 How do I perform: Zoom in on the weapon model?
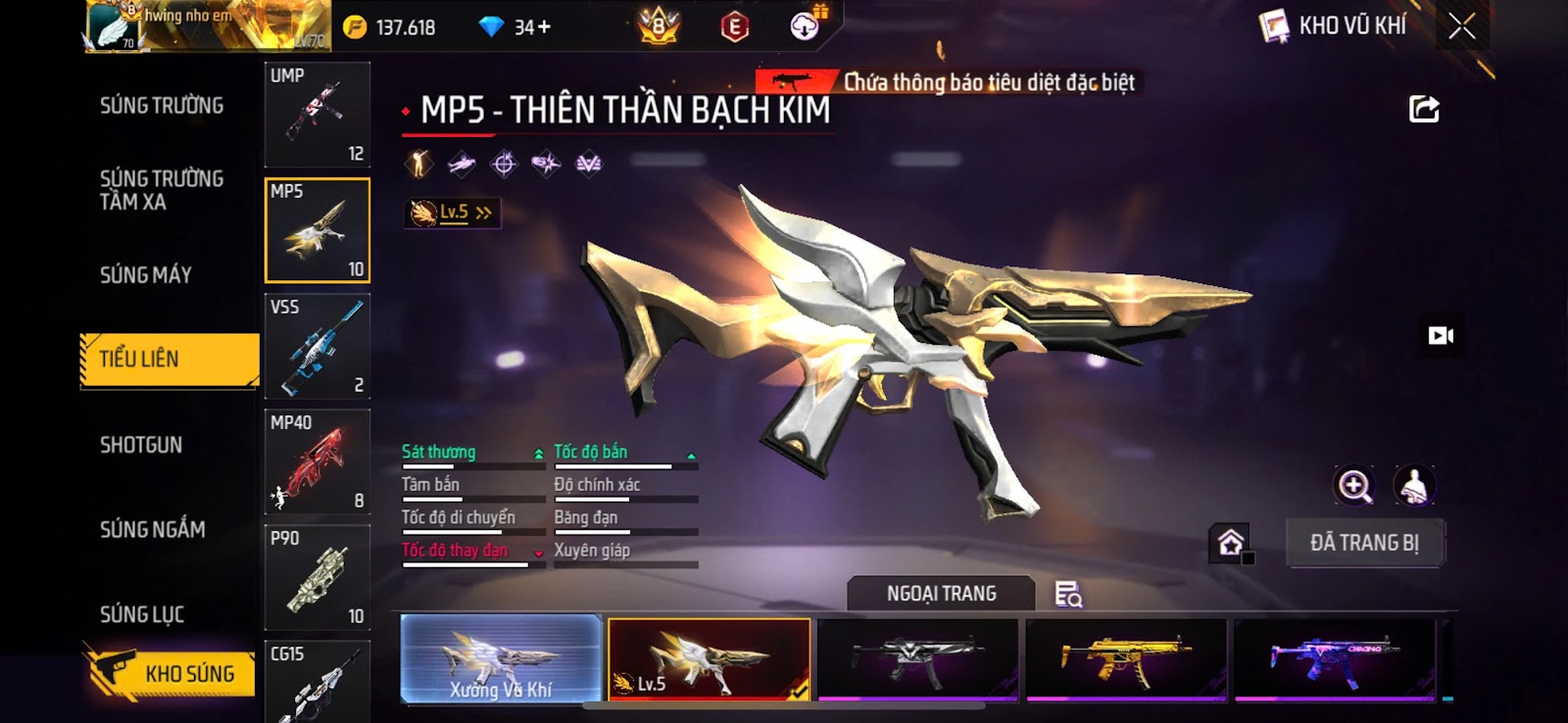pos(1354,485)
